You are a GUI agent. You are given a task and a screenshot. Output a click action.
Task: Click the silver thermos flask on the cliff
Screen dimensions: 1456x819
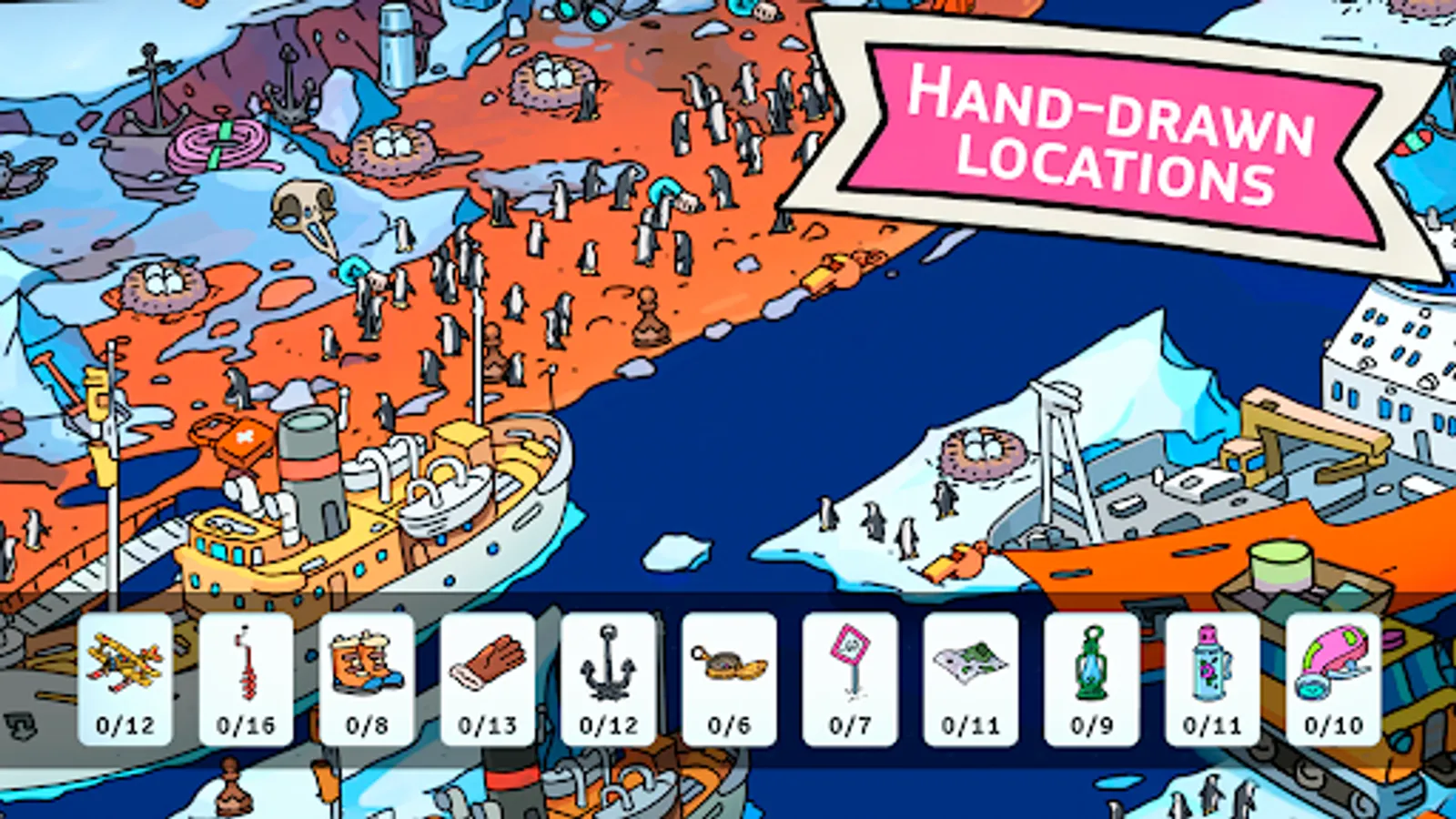pos(396,41)
